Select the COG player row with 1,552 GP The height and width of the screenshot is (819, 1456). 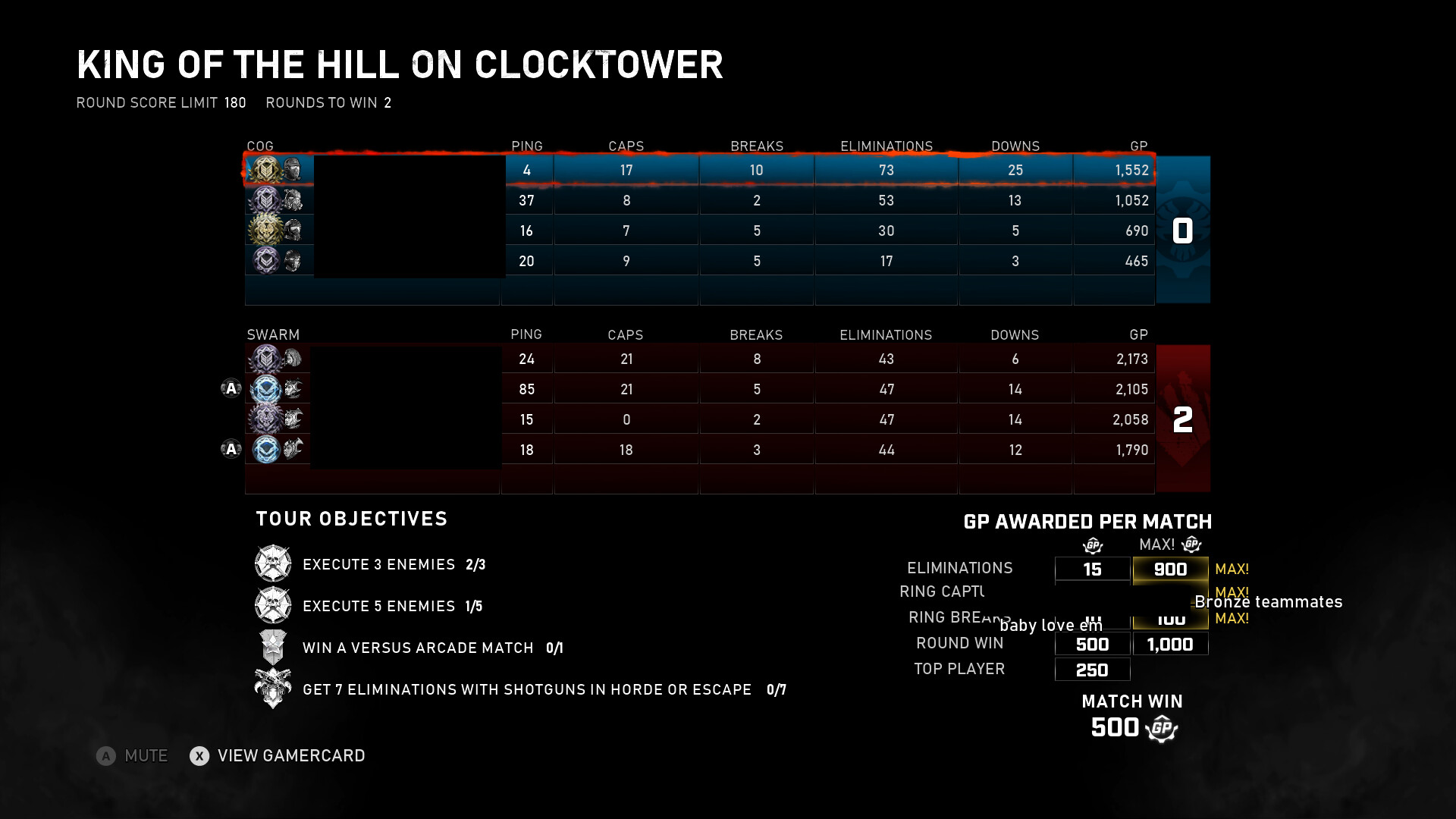click(698, 170)
